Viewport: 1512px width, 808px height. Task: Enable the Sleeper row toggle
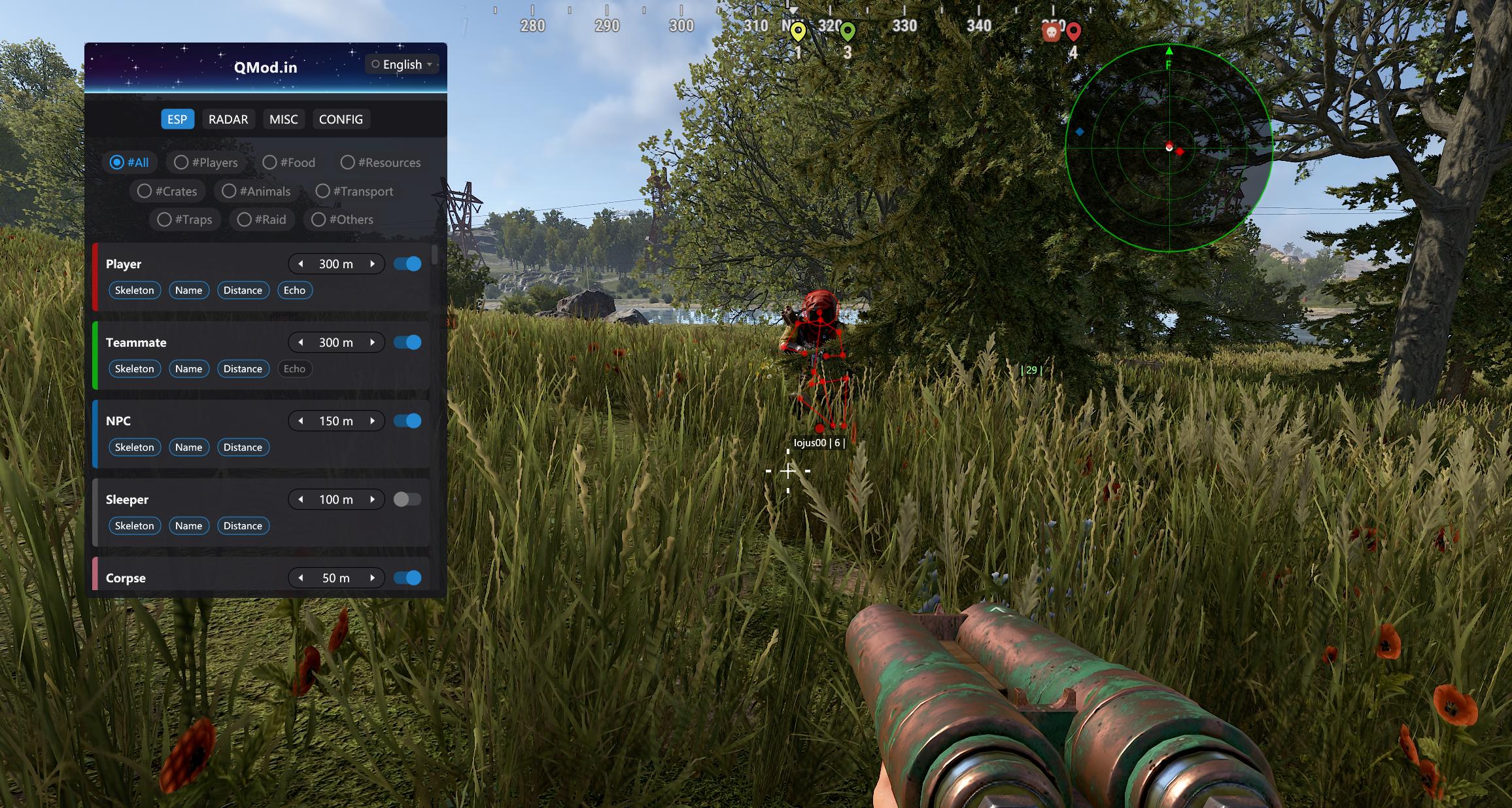pos(407,499)
